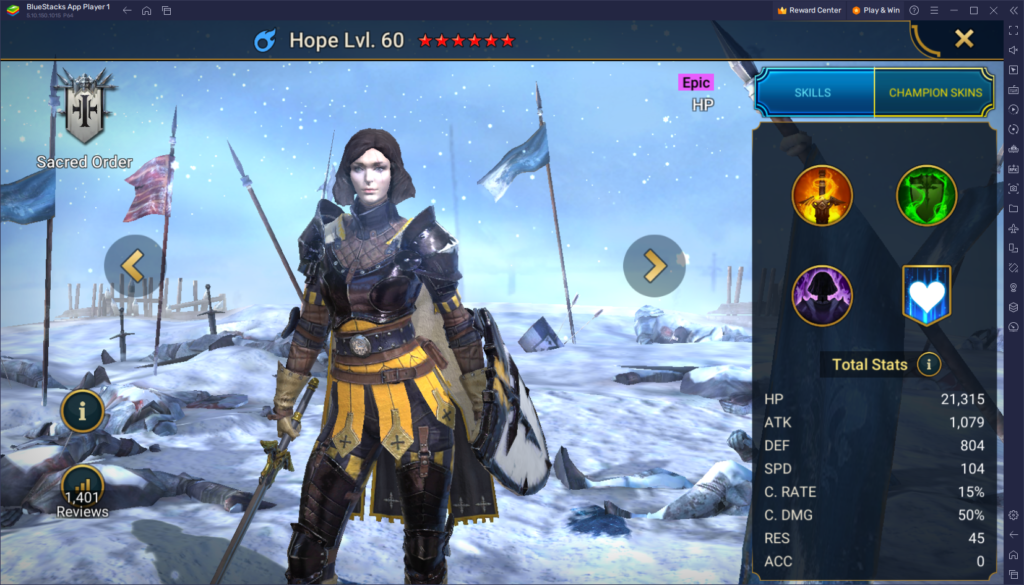Open the round champion info button
This screenshot has width=1024, height=585.
click(83, 409)
